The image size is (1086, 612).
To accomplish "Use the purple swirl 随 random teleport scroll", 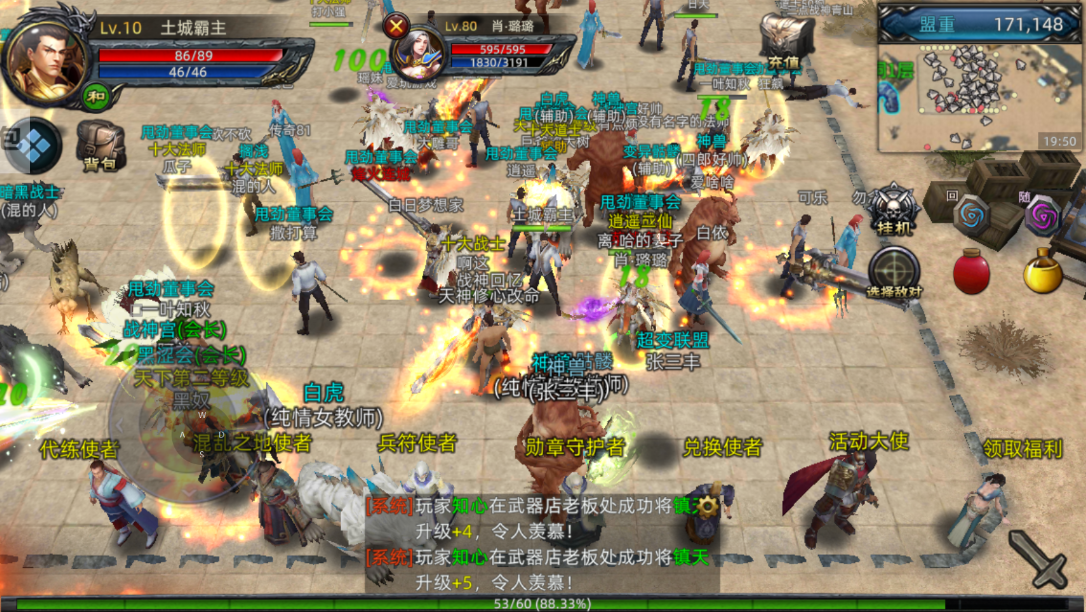I will click(x=1043, y=214).
